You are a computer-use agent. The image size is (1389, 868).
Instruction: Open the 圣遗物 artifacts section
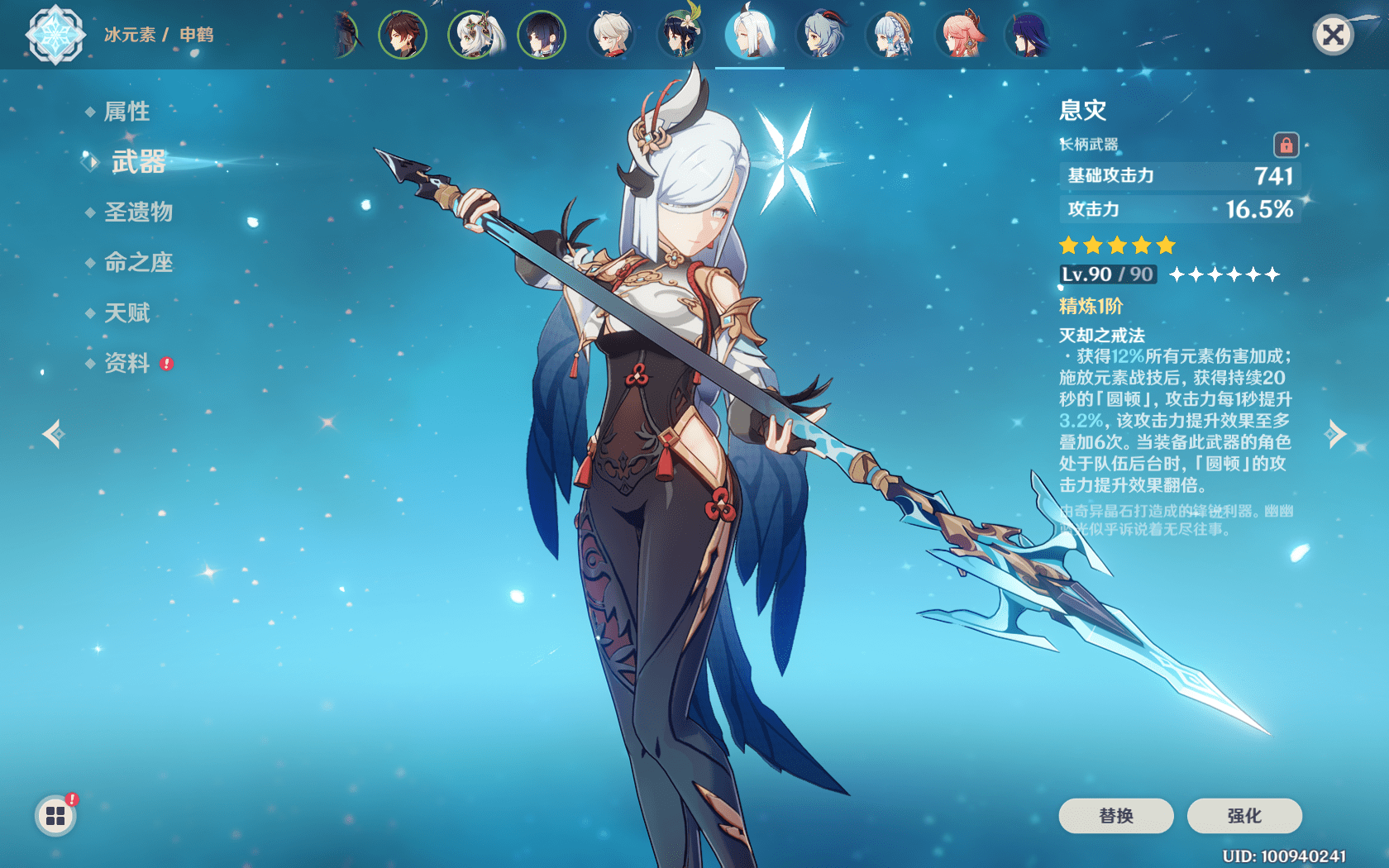(138, 212)
